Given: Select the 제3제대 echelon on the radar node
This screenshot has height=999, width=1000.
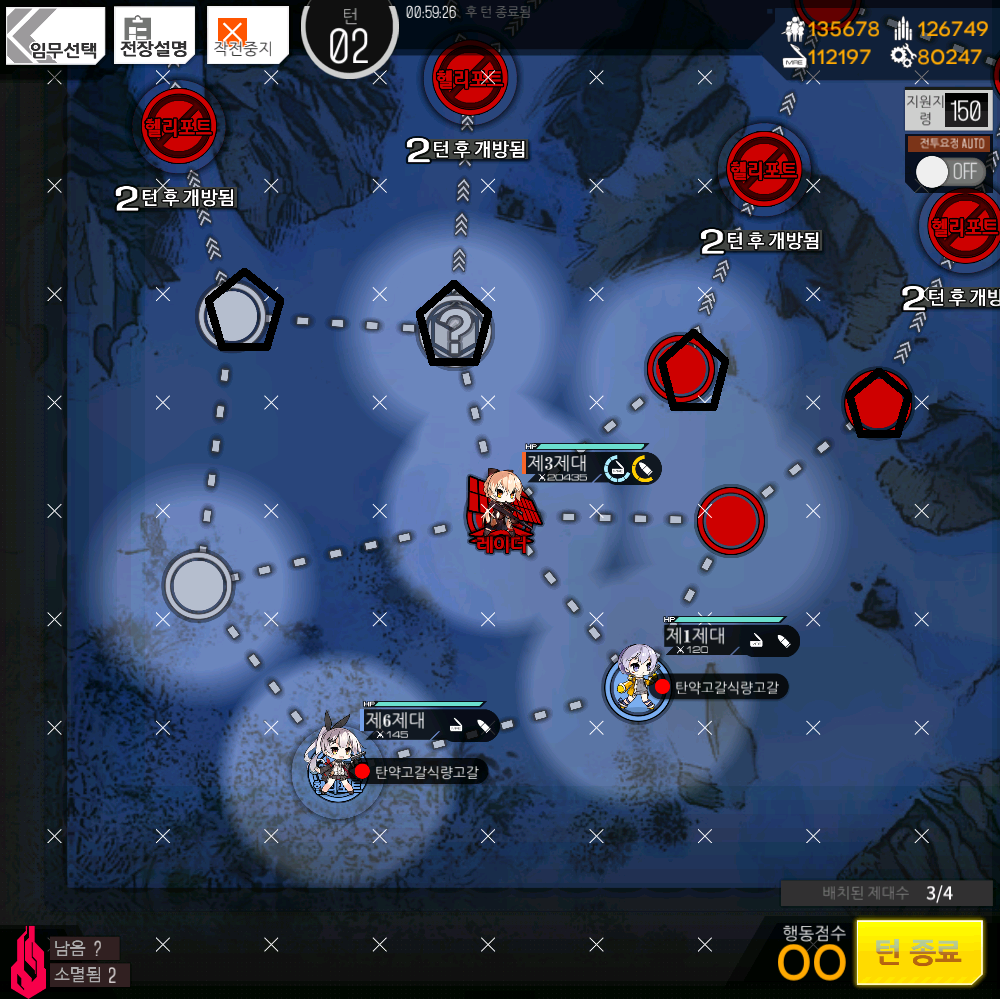Looking at the screenshot, I should pos(500,512).
